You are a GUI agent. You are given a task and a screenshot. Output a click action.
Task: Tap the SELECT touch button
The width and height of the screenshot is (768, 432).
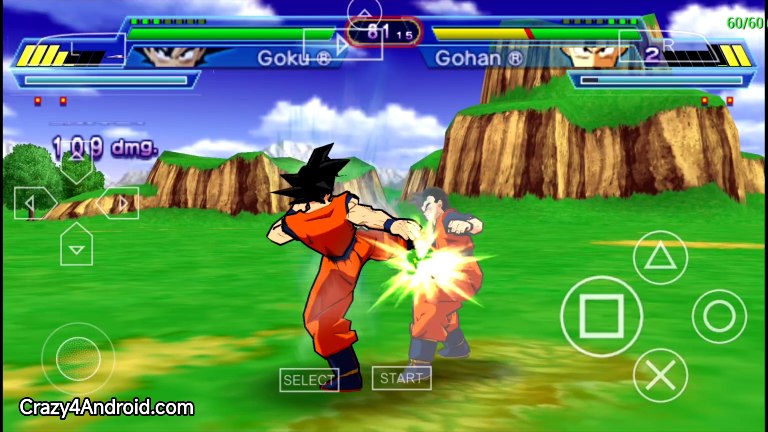click(x=309, y=380)
